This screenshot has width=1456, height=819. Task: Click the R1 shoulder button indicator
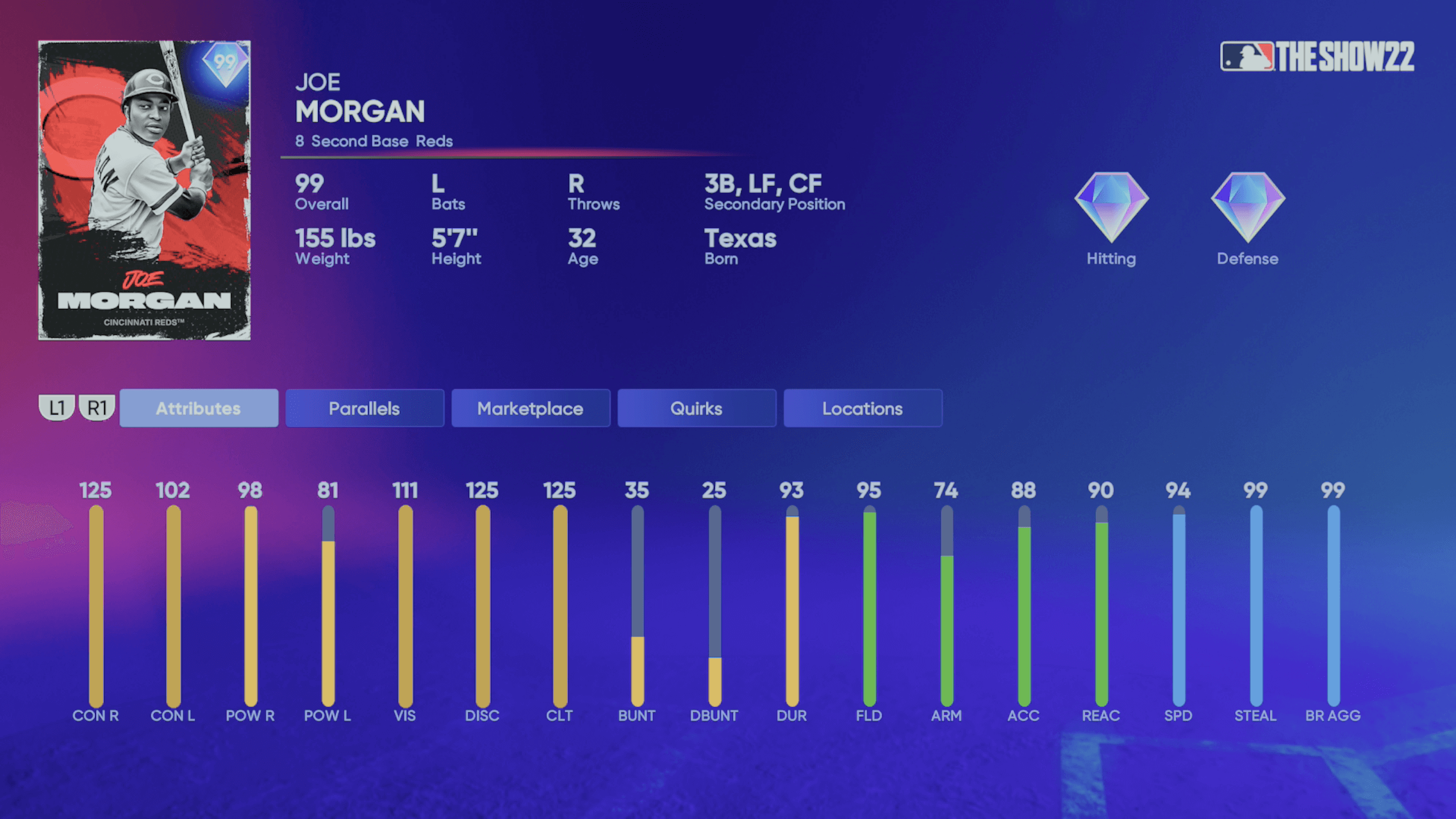tap(98, 407)
